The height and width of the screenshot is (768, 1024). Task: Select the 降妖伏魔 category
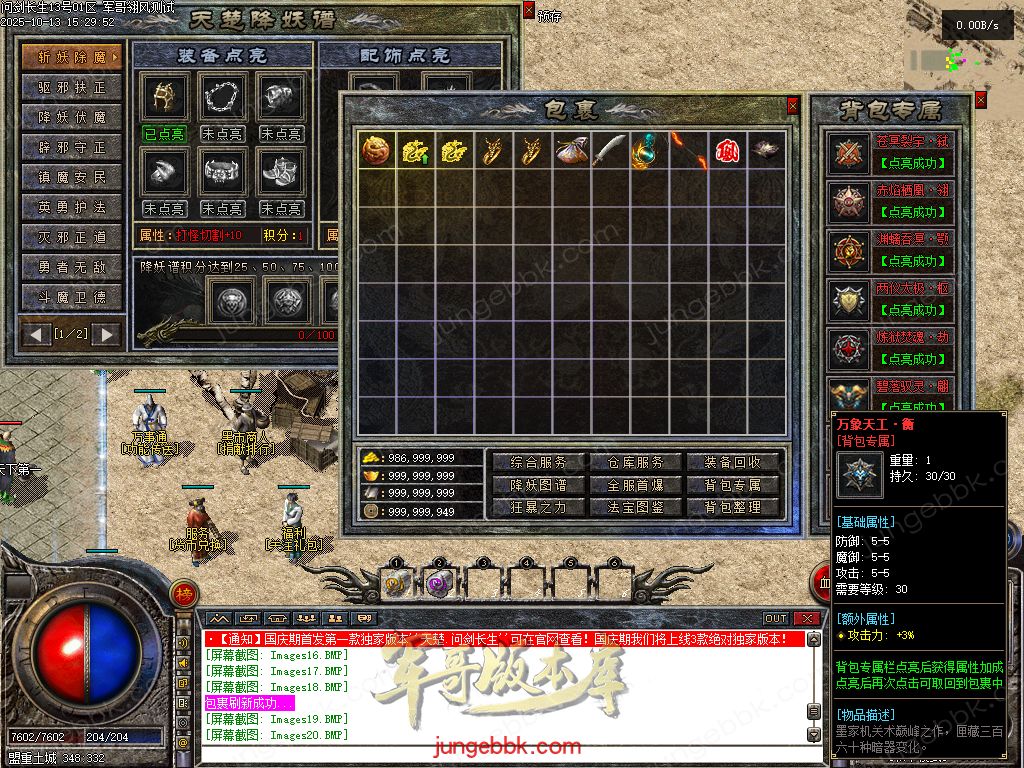(x=72, y=118)
